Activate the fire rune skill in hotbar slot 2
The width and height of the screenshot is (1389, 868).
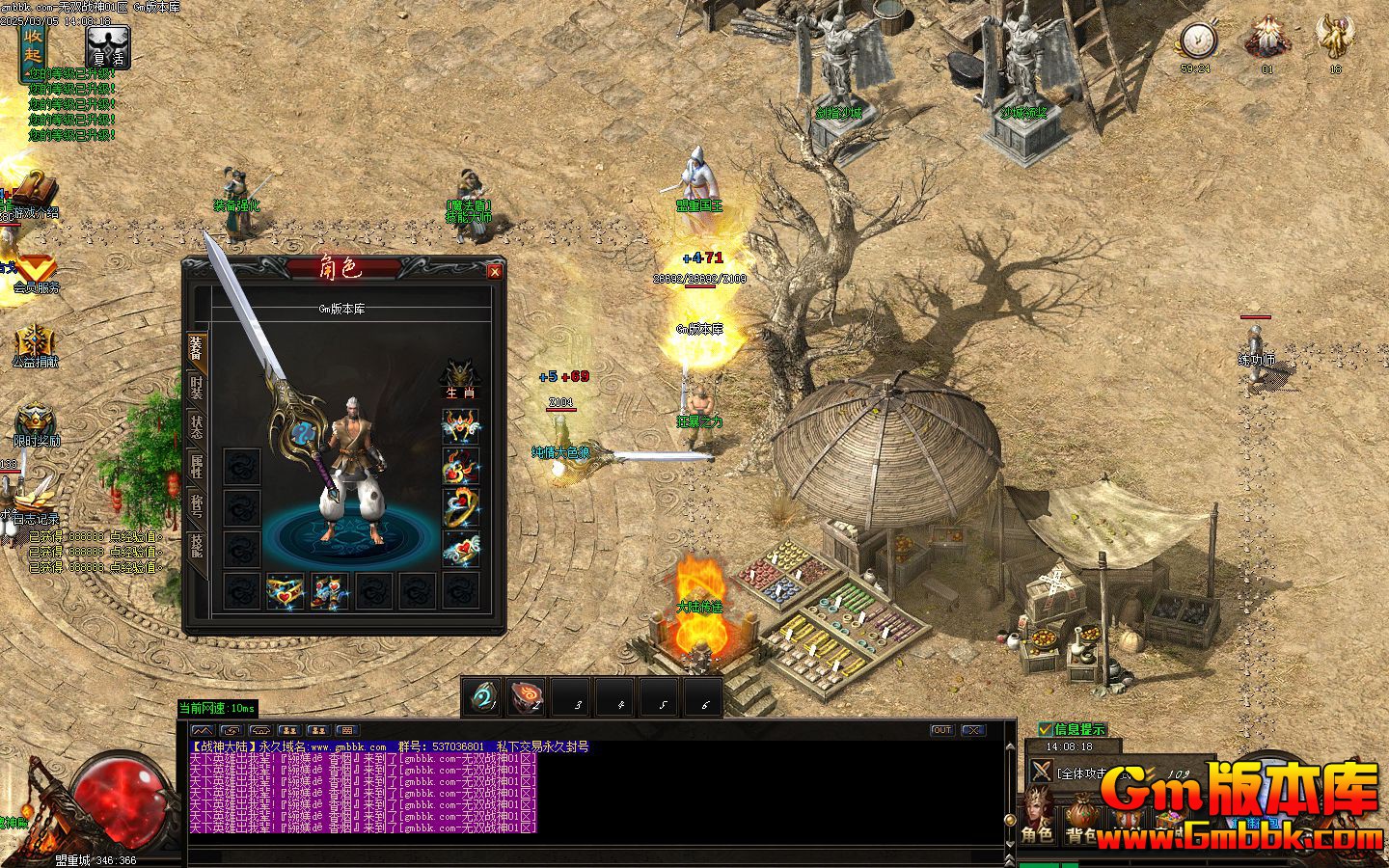point(527,696)
